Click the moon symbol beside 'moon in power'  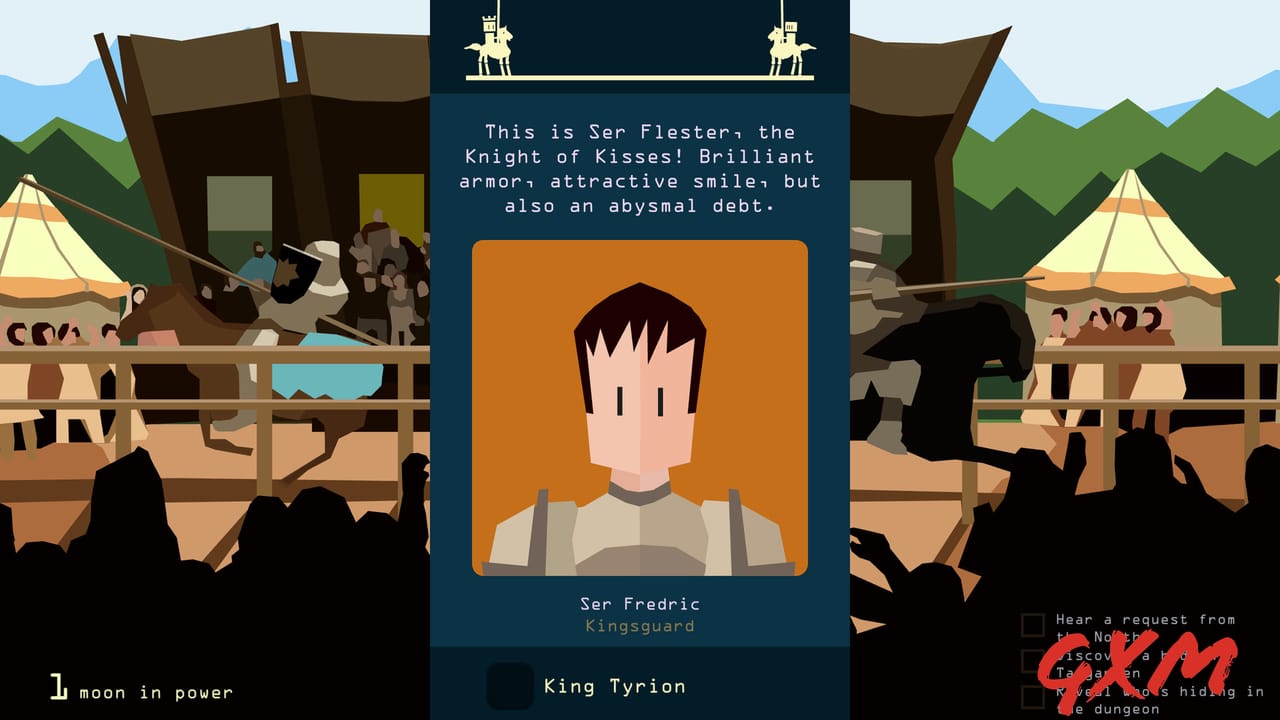[x=58, y=686]
